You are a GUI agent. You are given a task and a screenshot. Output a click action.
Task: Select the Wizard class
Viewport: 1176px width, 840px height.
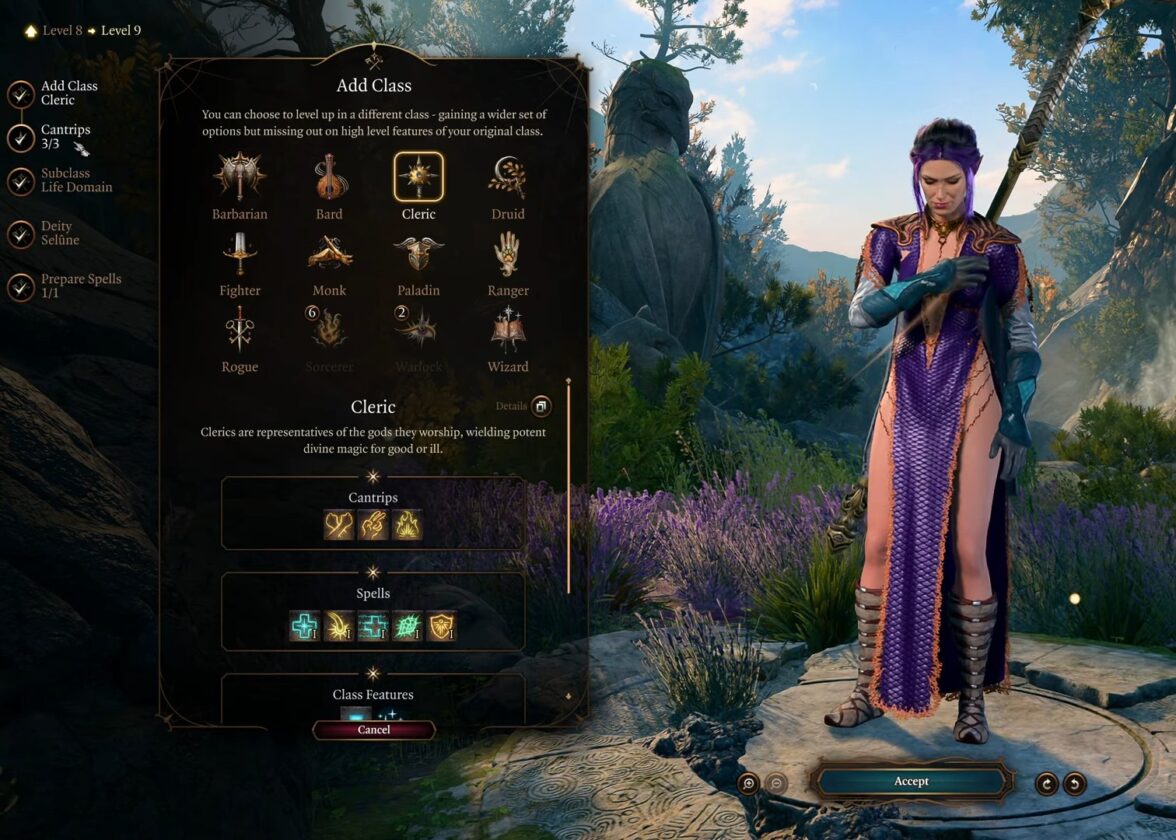507,331
